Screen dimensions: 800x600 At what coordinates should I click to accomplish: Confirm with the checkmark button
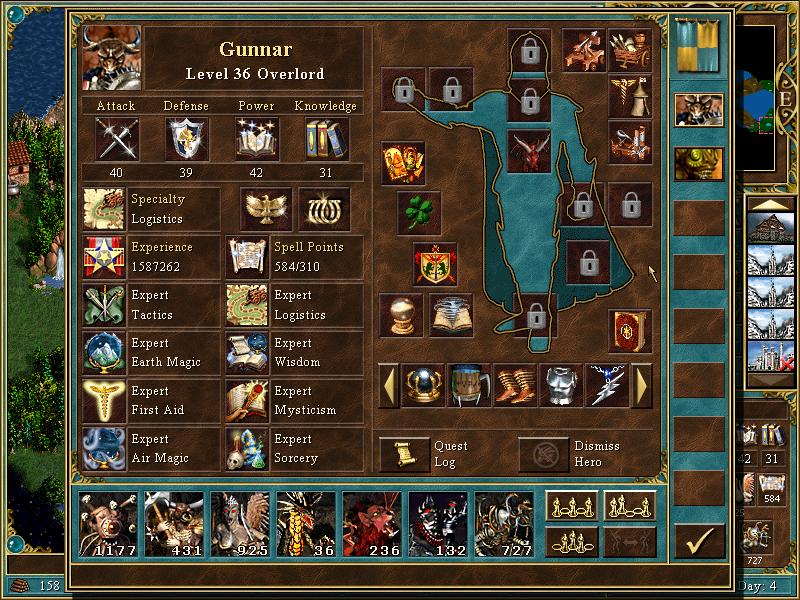699,541
